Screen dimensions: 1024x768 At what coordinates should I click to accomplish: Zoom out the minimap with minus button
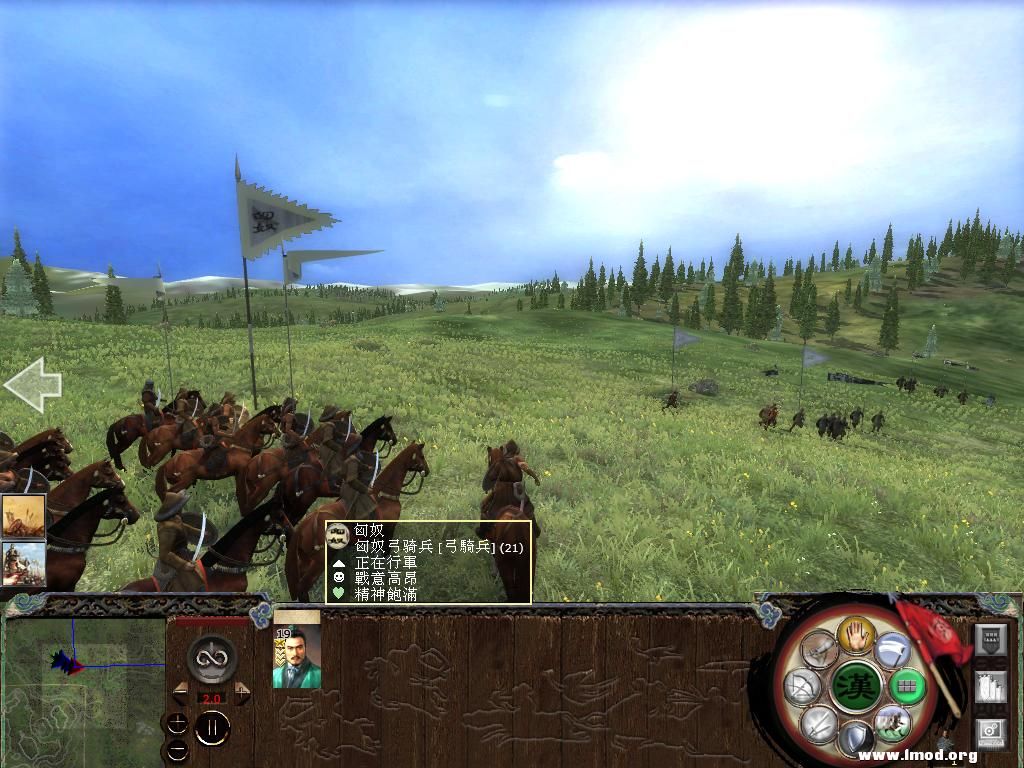(177, 749)
